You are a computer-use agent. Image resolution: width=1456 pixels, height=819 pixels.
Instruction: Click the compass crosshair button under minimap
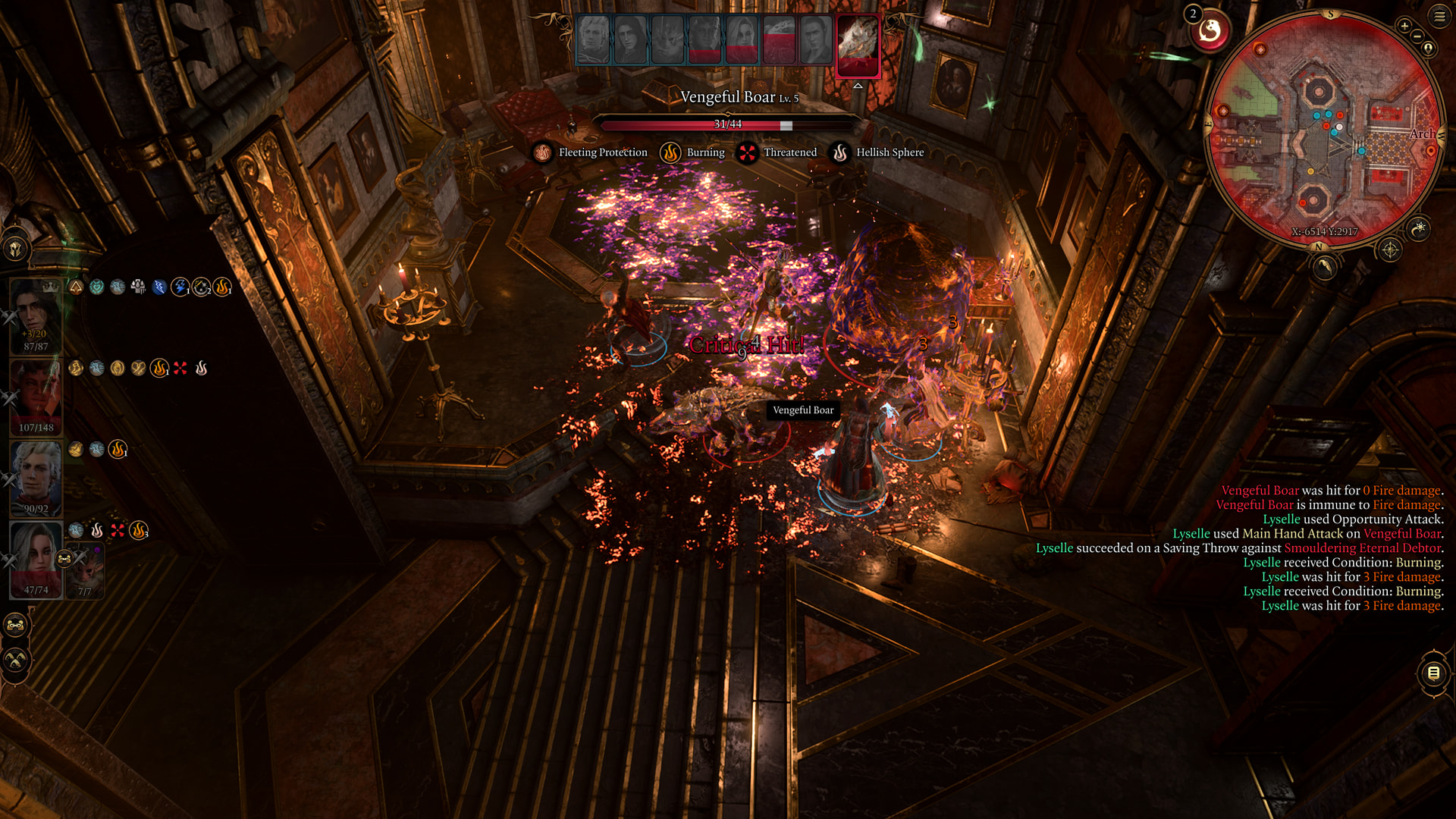pyautogui.click(x=1390, y=249)
